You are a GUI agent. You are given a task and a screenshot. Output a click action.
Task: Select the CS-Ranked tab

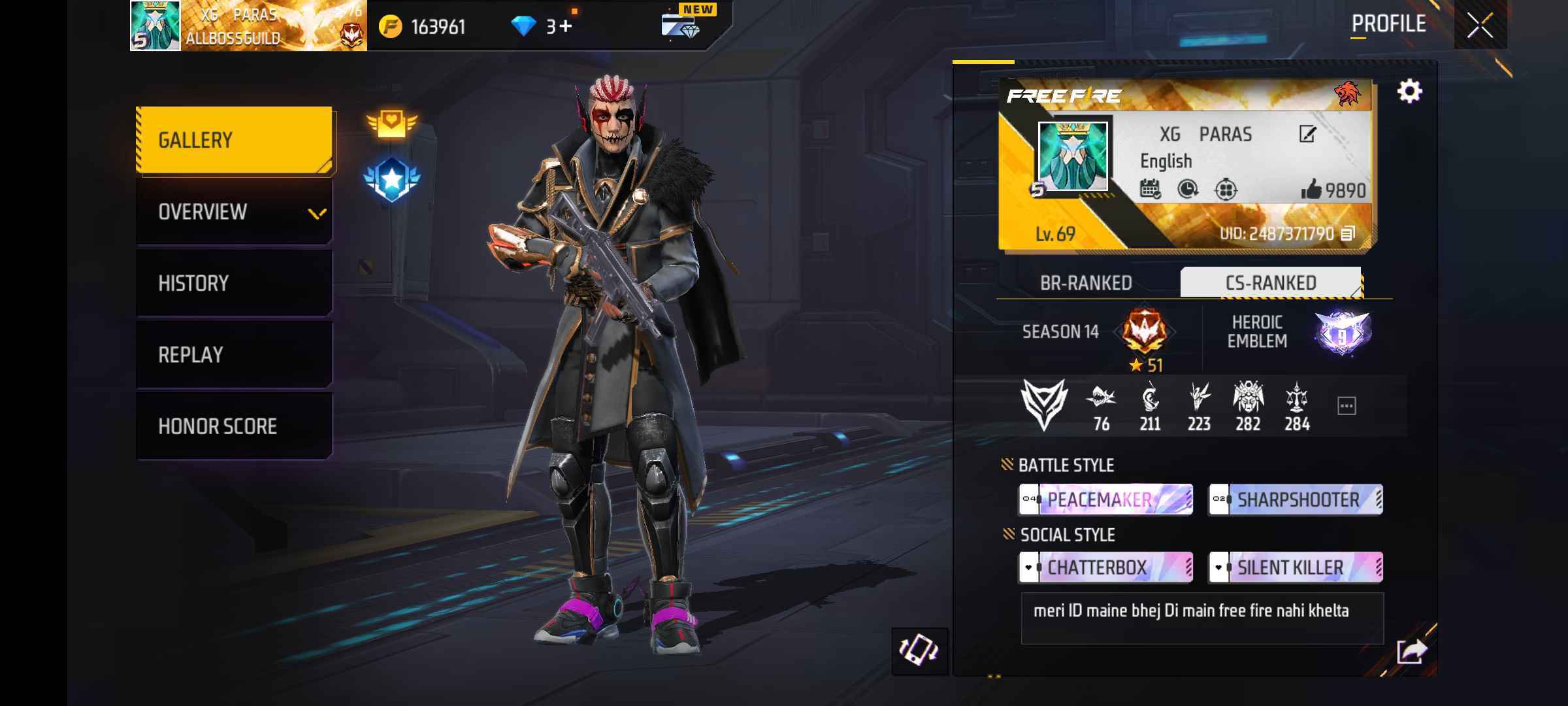pos(1271,283)
